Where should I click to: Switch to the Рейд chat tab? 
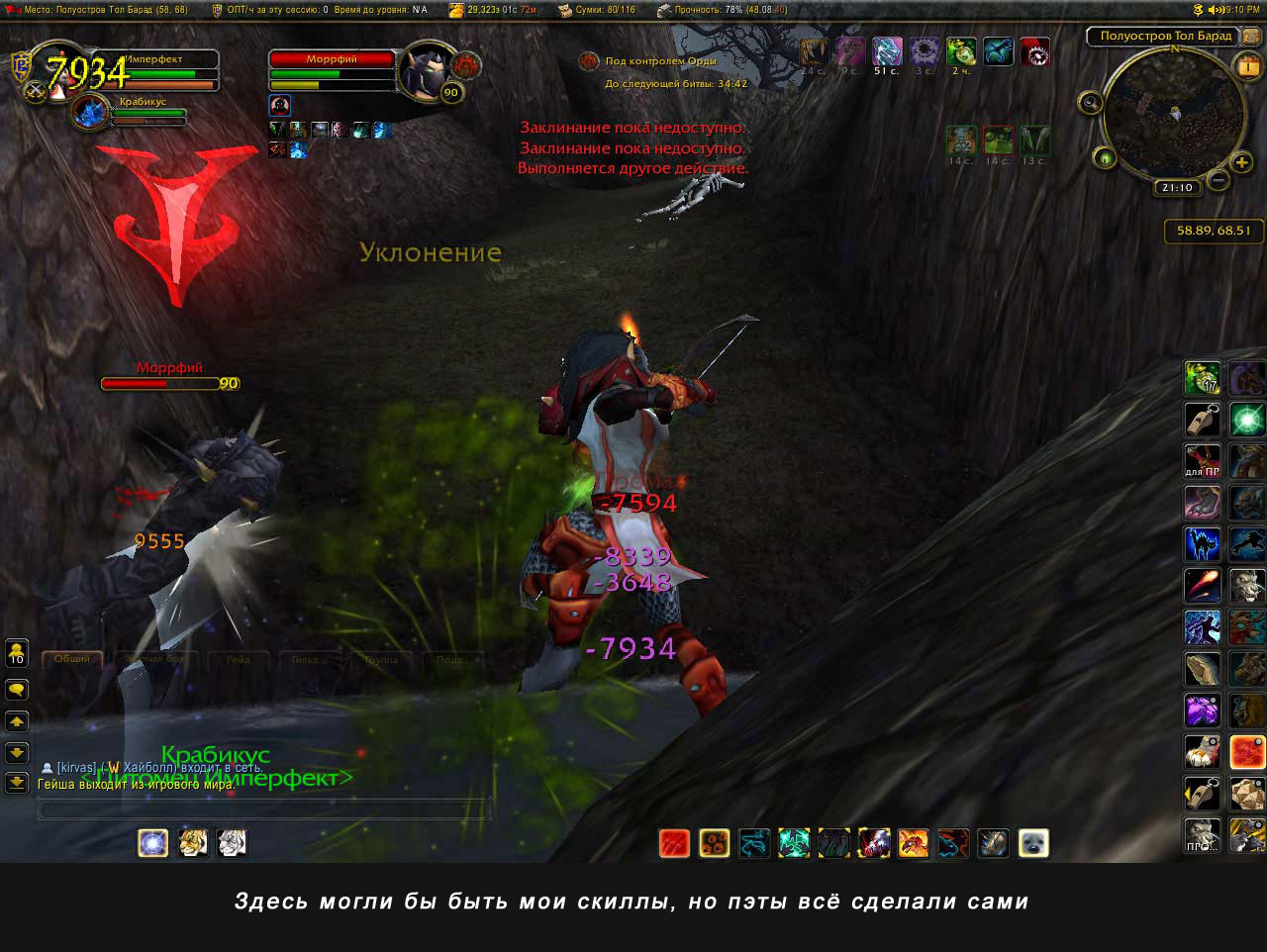click(x=238, y=659)
